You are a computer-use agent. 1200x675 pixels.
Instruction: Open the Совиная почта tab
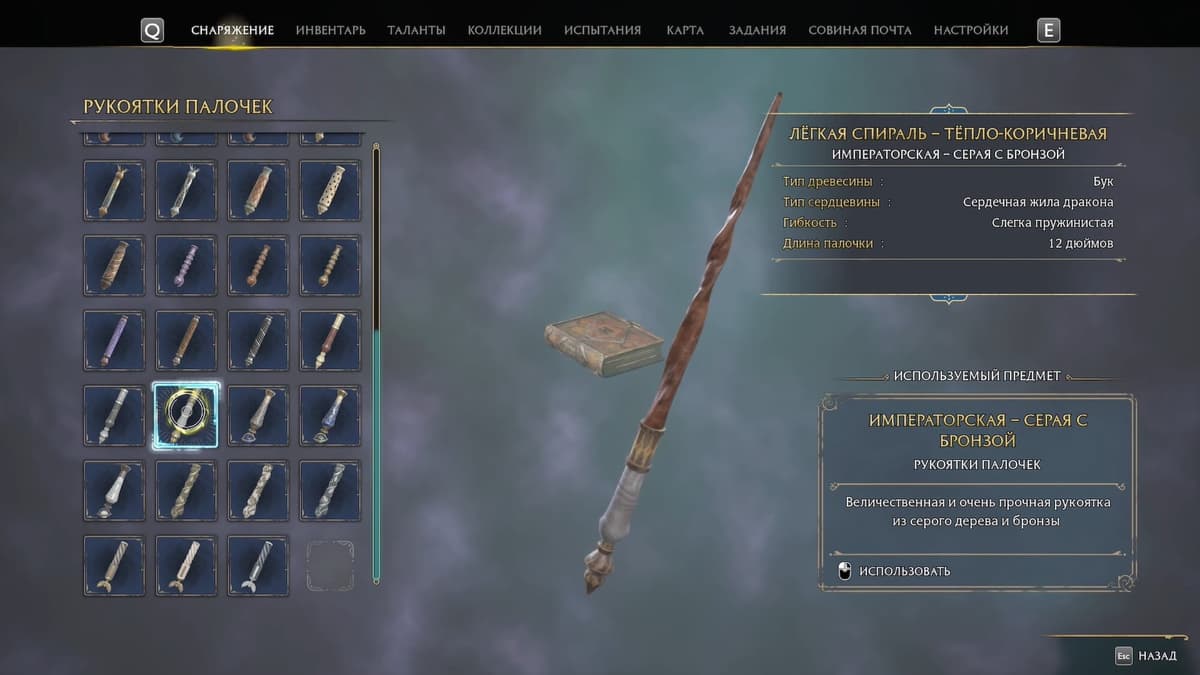859,30
